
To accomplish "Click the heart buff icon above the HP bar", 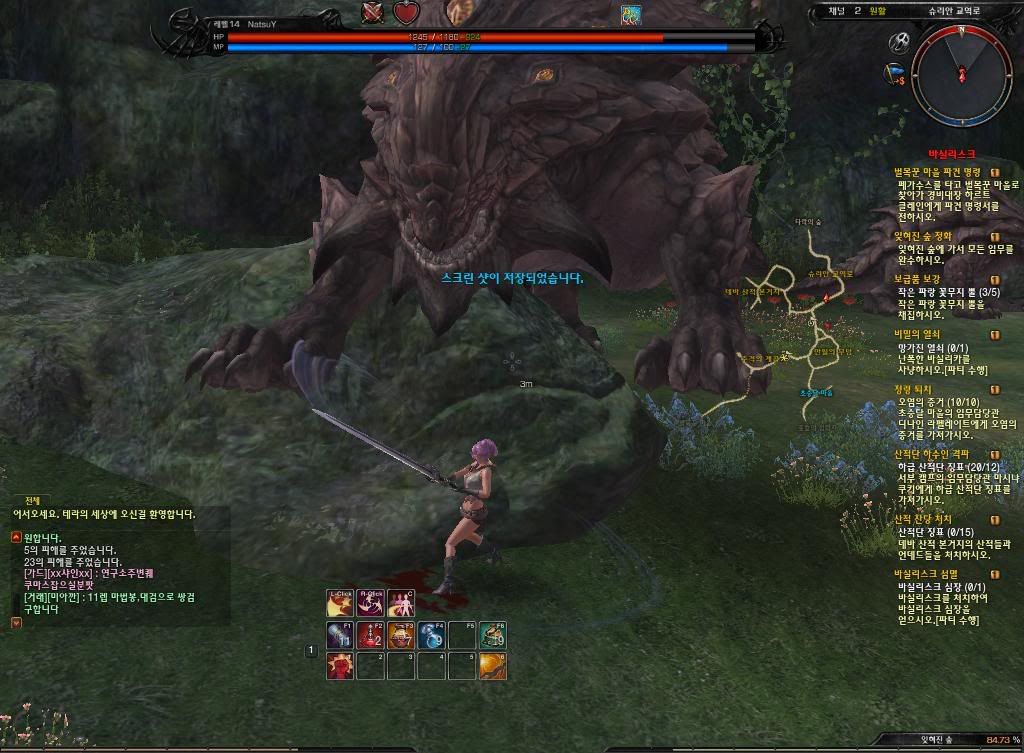I will click(405, 13).
